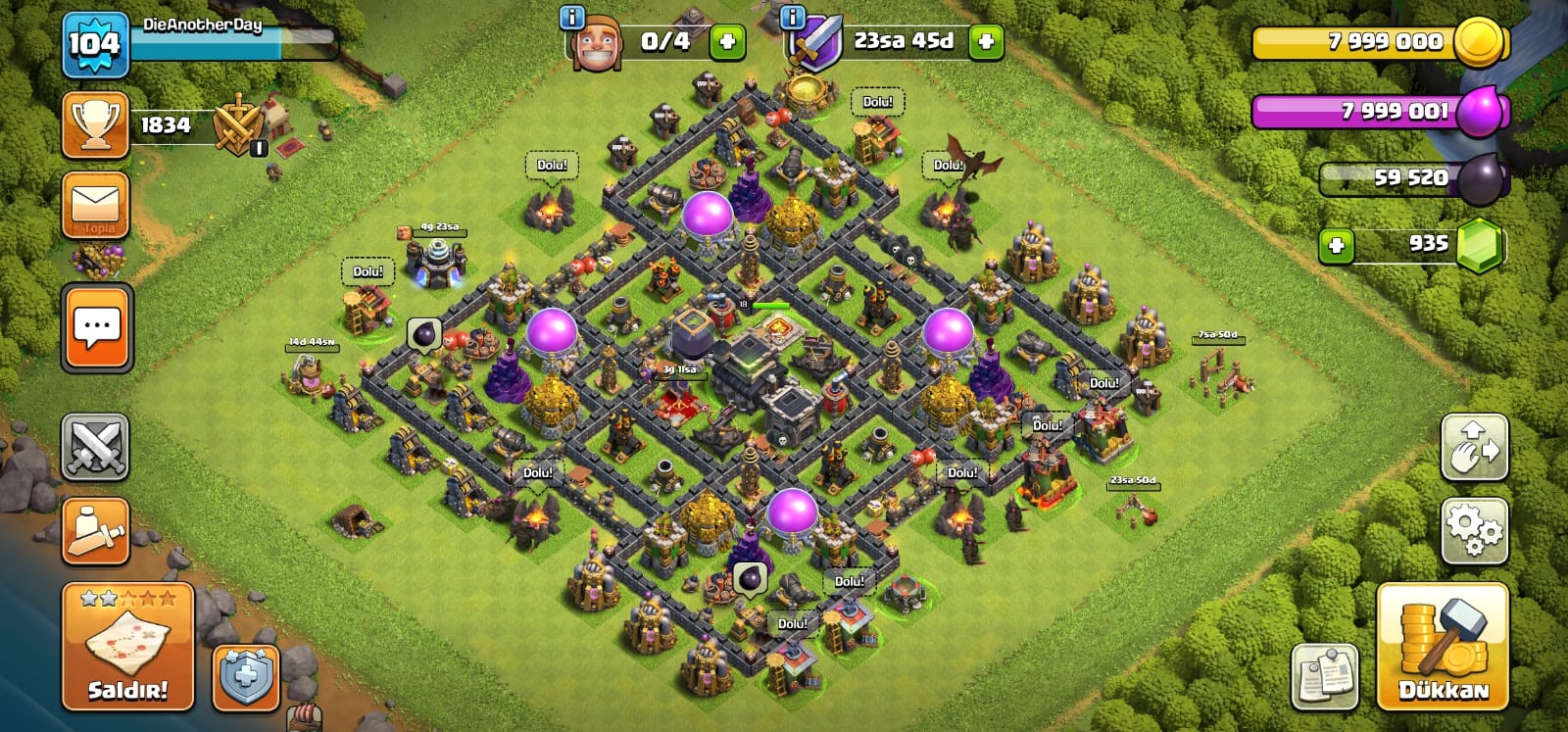Open the army overview sword icon
The height and width of the screenshot is (732, 1568).
pos(96,531)
